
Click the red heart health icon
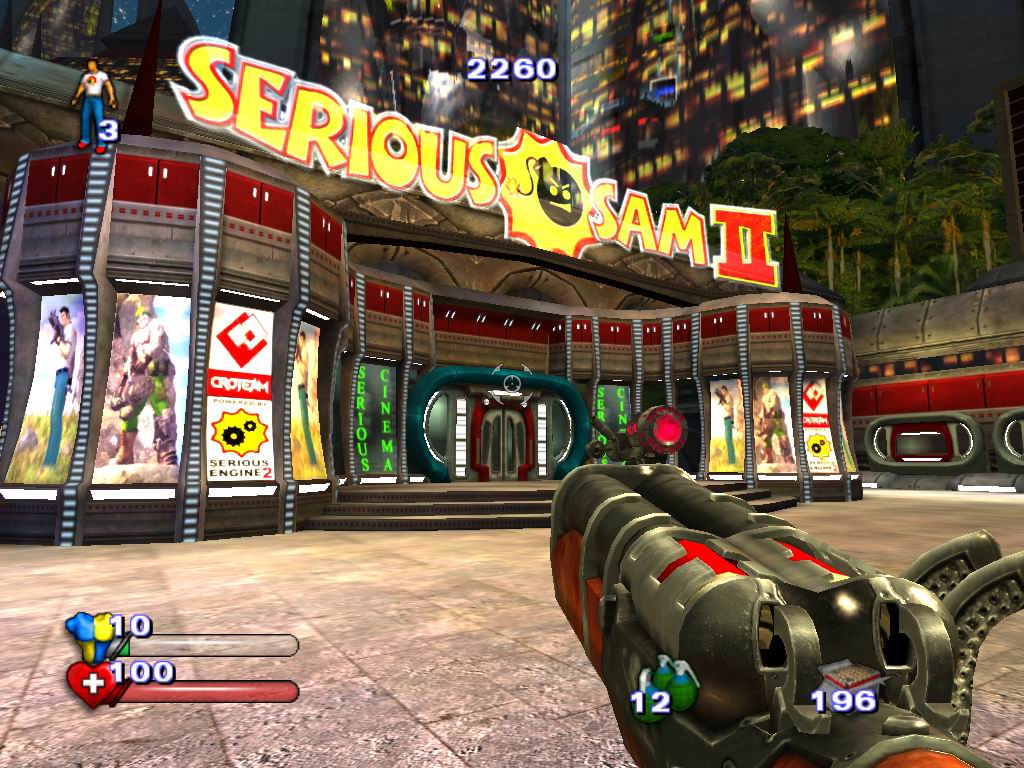[x=89, y=684]
